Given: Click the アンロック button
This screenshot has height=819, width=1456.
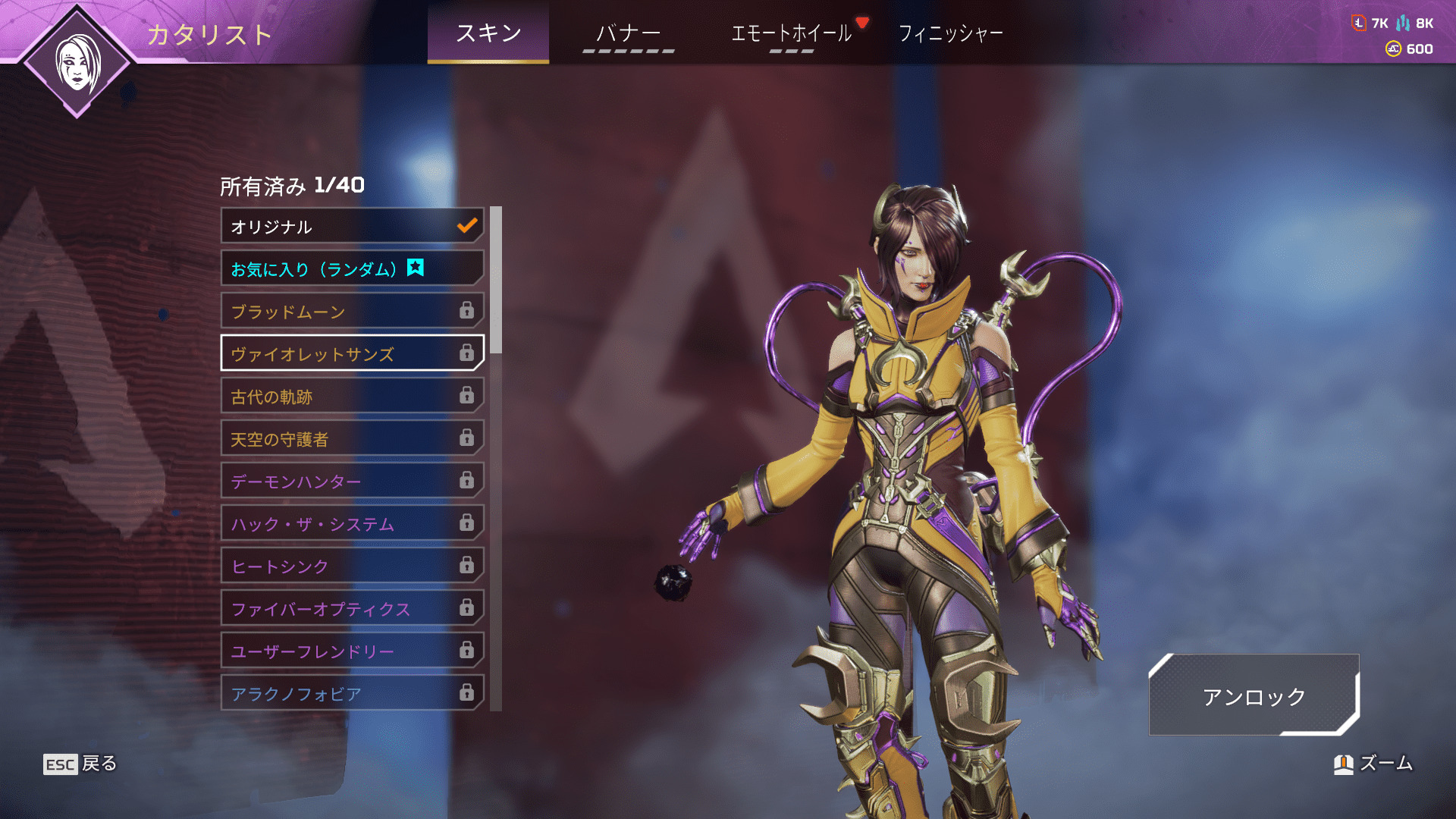Looking at the screenshot, I should point(1254,695).
